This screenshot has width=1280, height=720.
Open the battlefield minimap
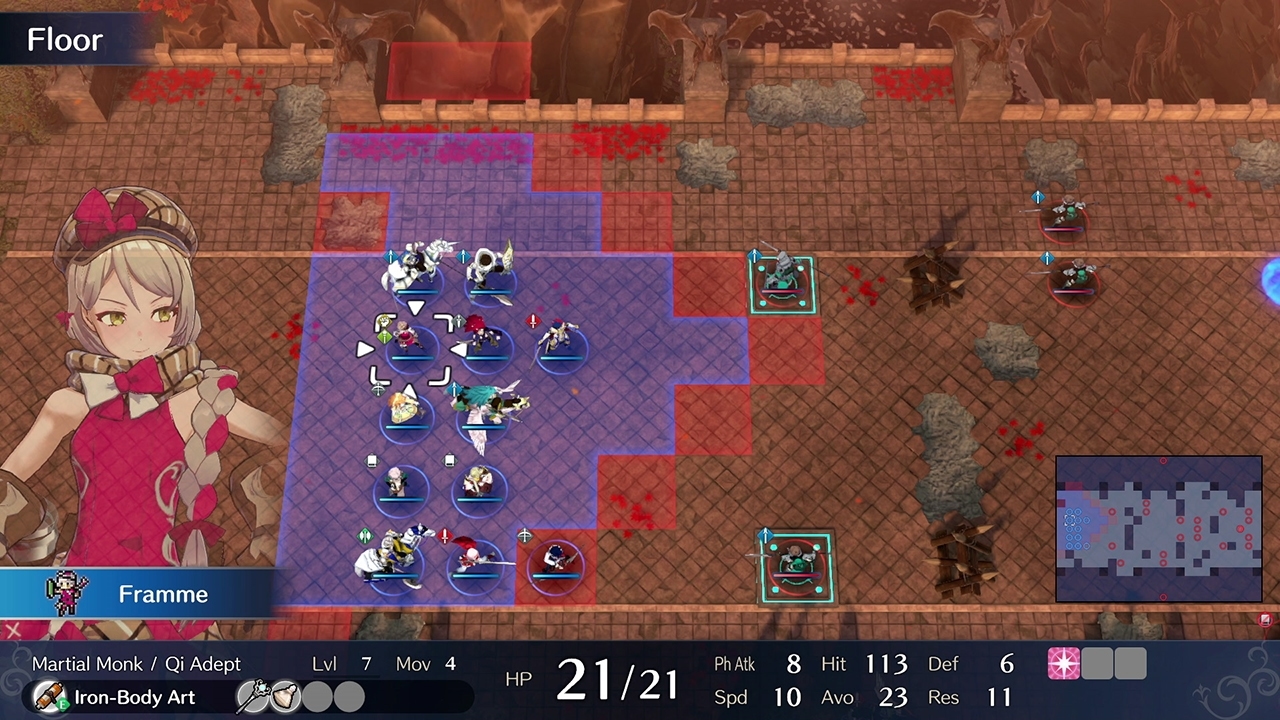1158,529
